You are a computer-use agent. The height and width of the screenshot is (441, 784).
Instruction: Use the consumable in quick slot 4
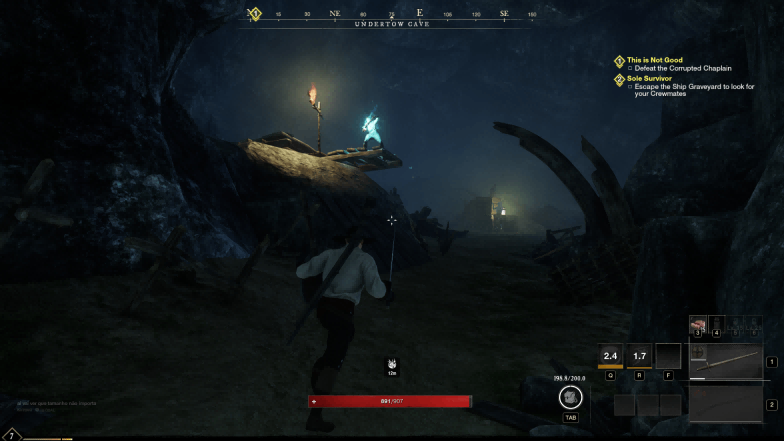(x=716, y=325)
